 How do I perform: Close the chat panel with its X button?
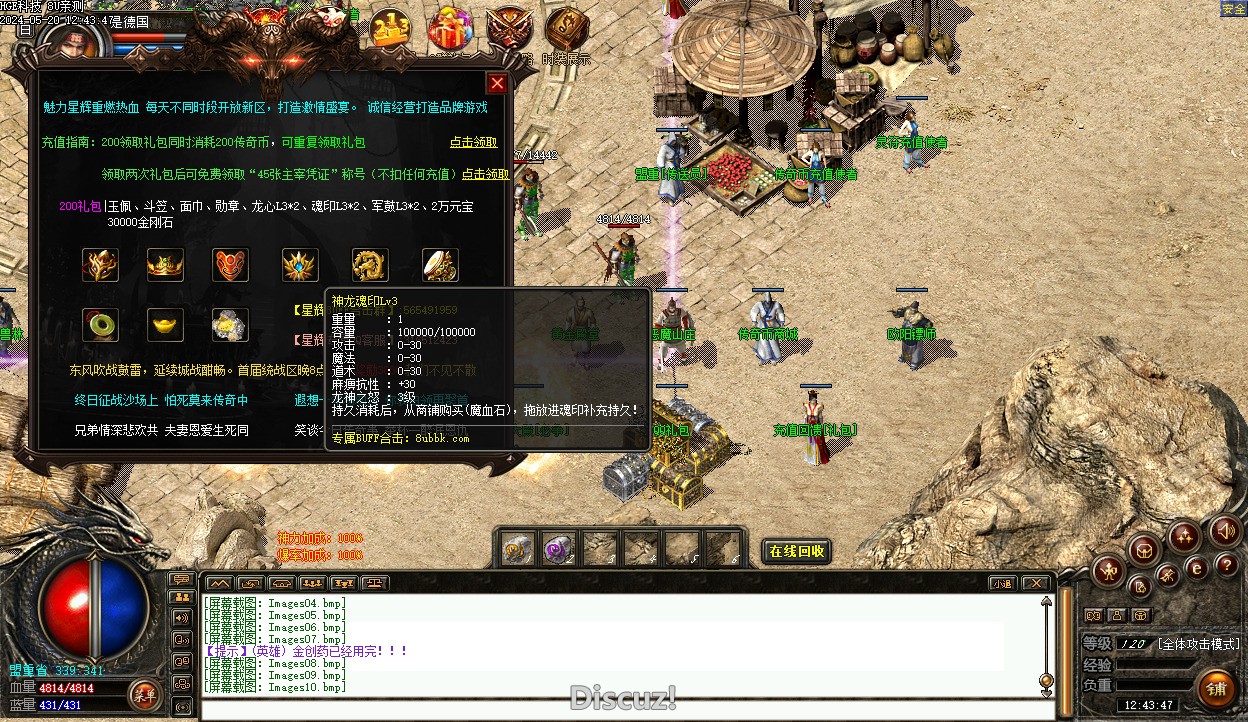pos(1036,583)
